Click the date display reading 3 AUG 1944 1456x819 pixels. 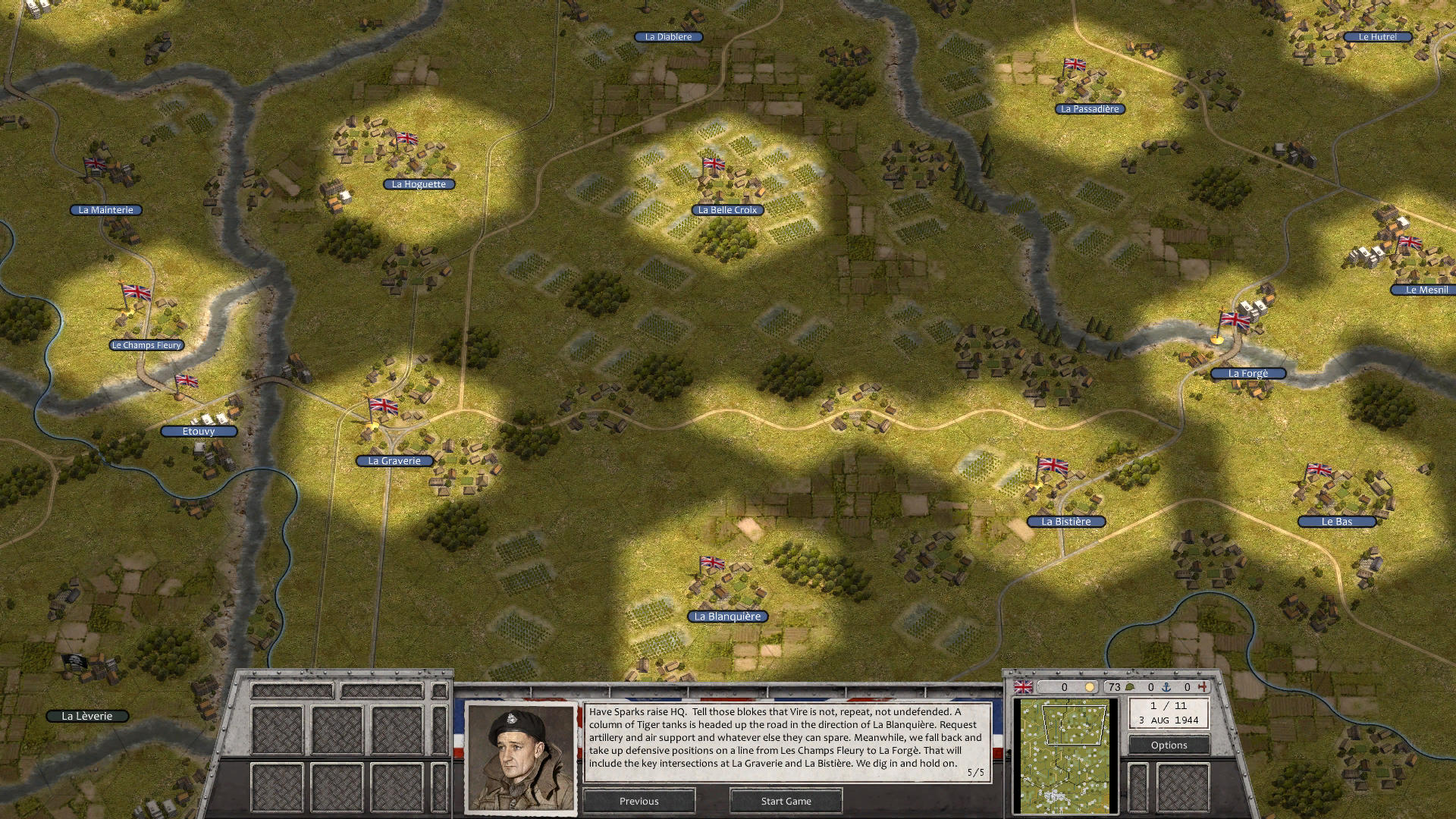[x=1168, y=720]
